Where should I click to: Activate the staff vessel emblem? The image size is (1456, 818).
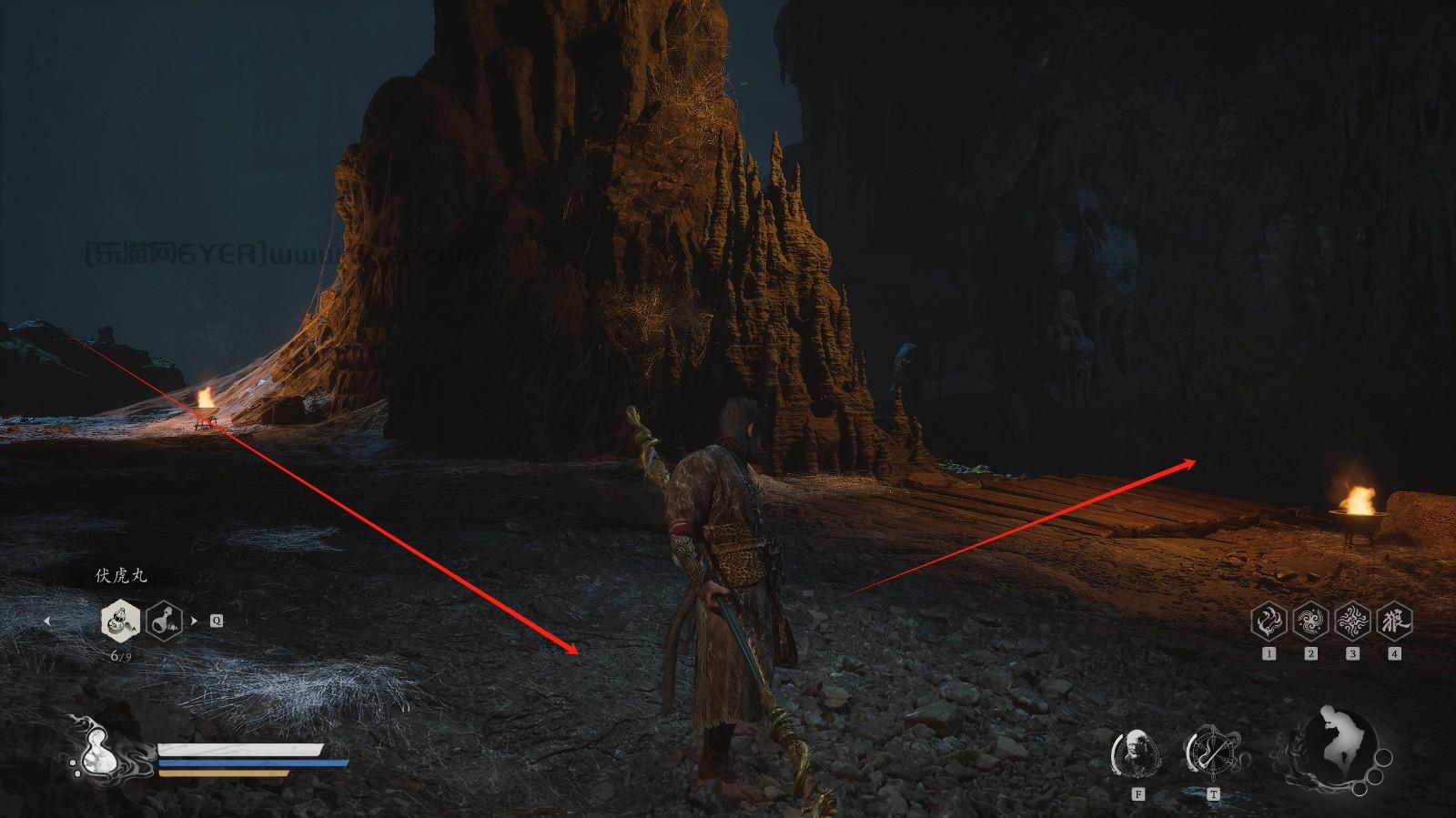tap(1212, 753)
